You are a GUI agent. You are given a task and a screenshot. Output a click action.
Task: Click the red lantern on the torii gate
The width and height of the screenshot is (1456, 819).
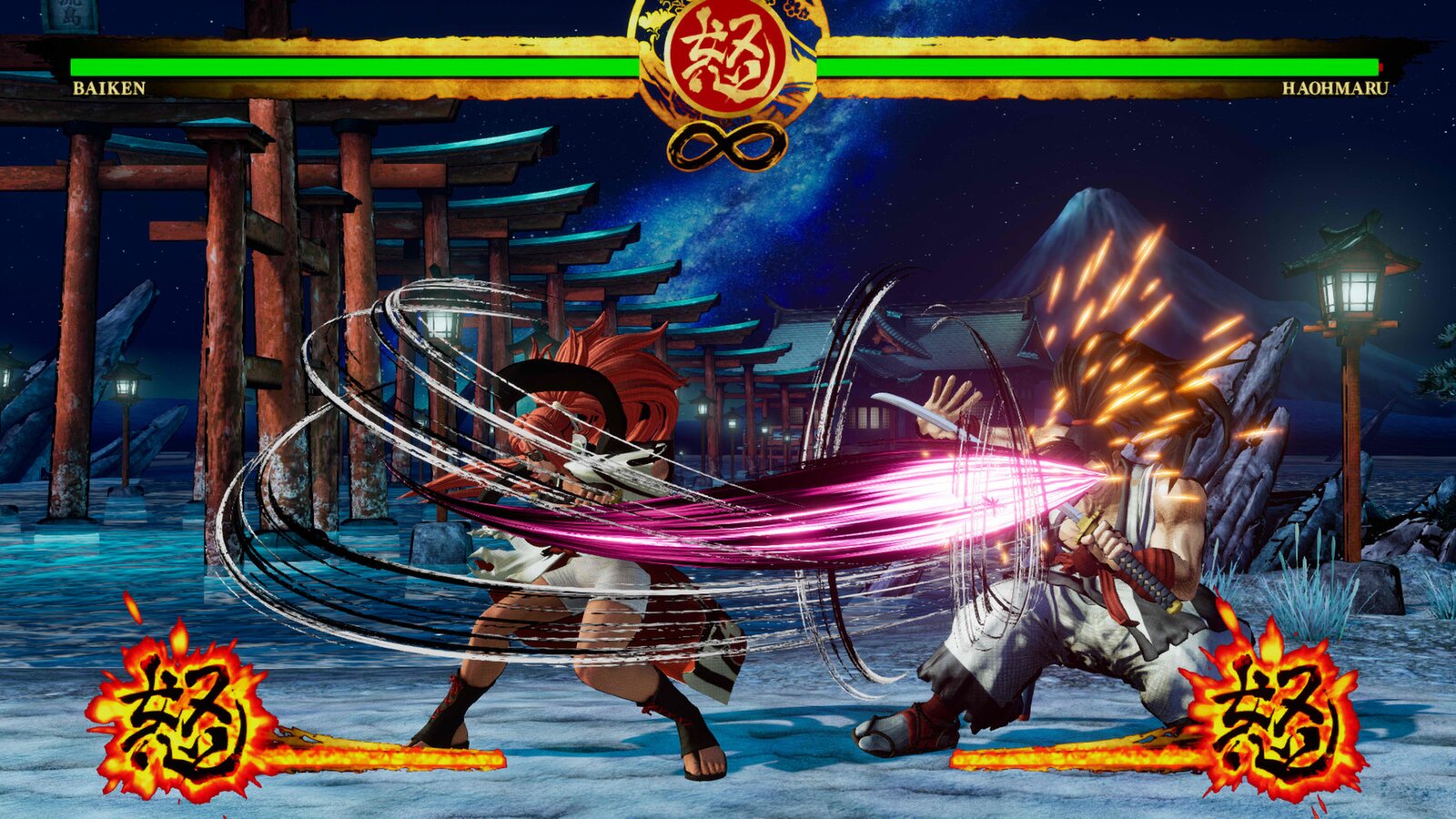(443, 323)
